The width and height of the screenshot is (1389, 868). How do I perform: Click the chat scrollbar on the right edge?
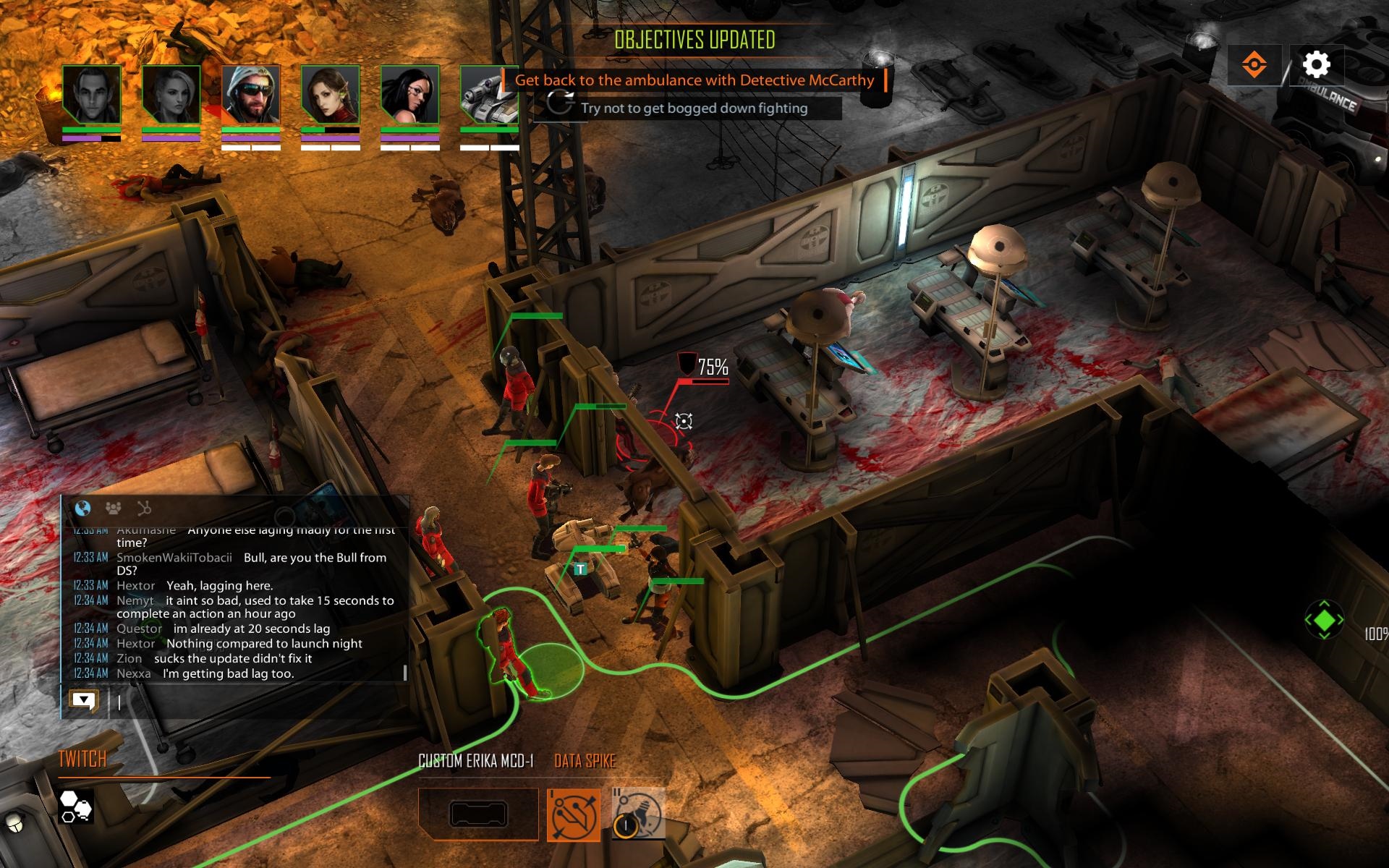(404, 673)
